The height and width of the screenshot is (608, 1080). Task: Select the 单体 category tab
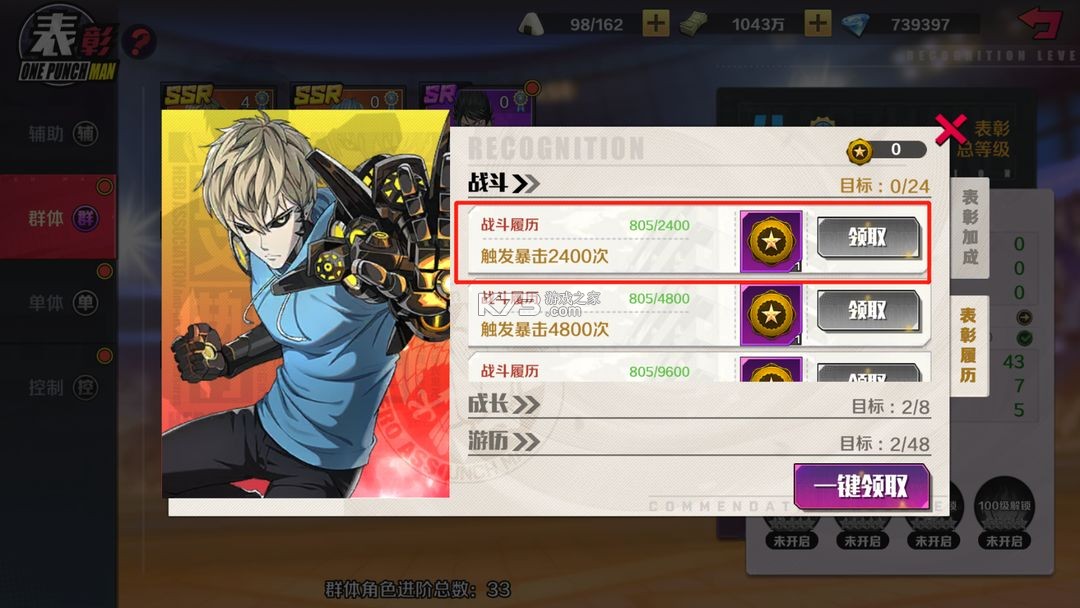point(60,303)
